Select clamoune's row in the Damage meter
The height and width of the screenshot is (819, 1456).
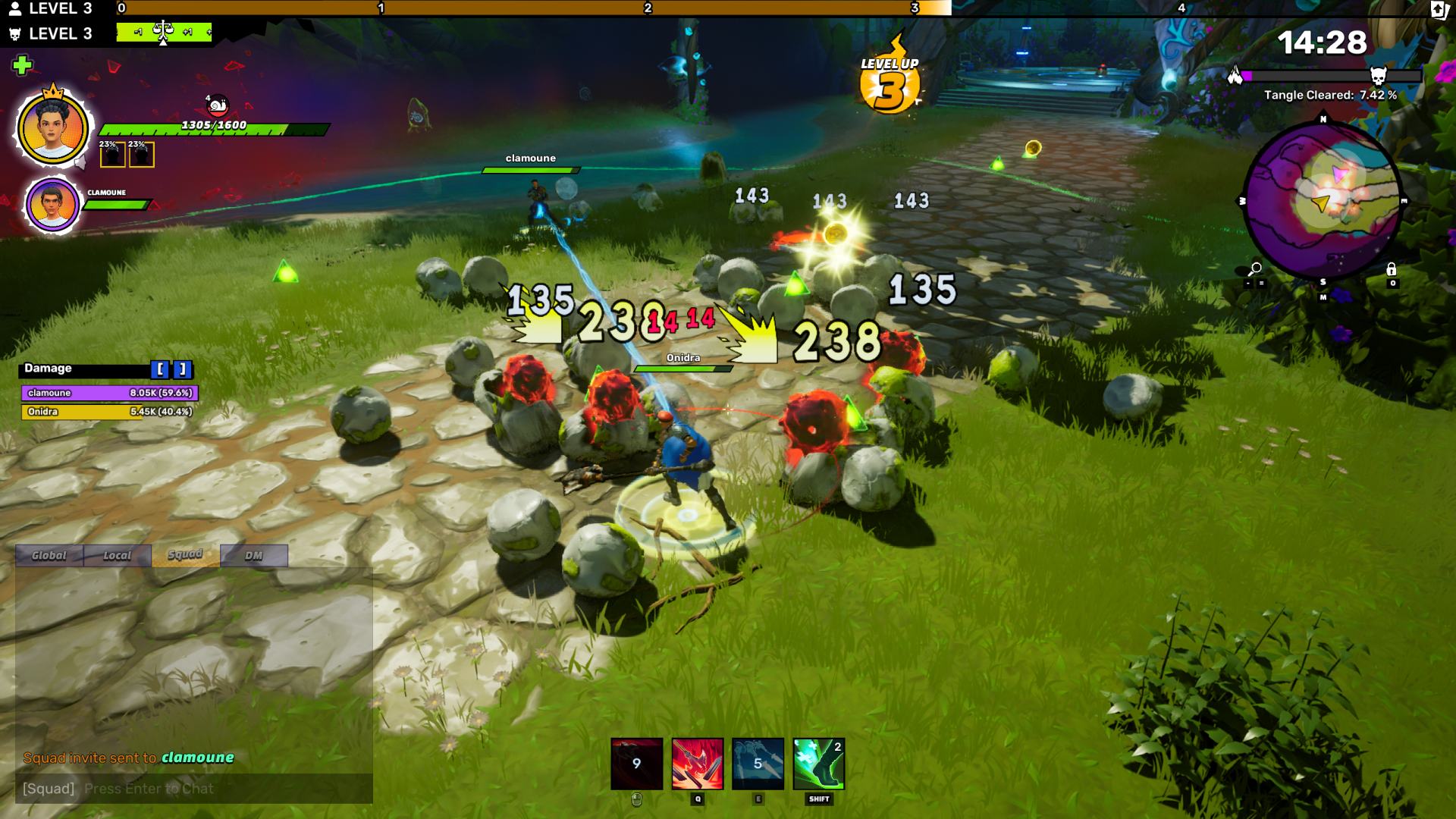(109, 393)
